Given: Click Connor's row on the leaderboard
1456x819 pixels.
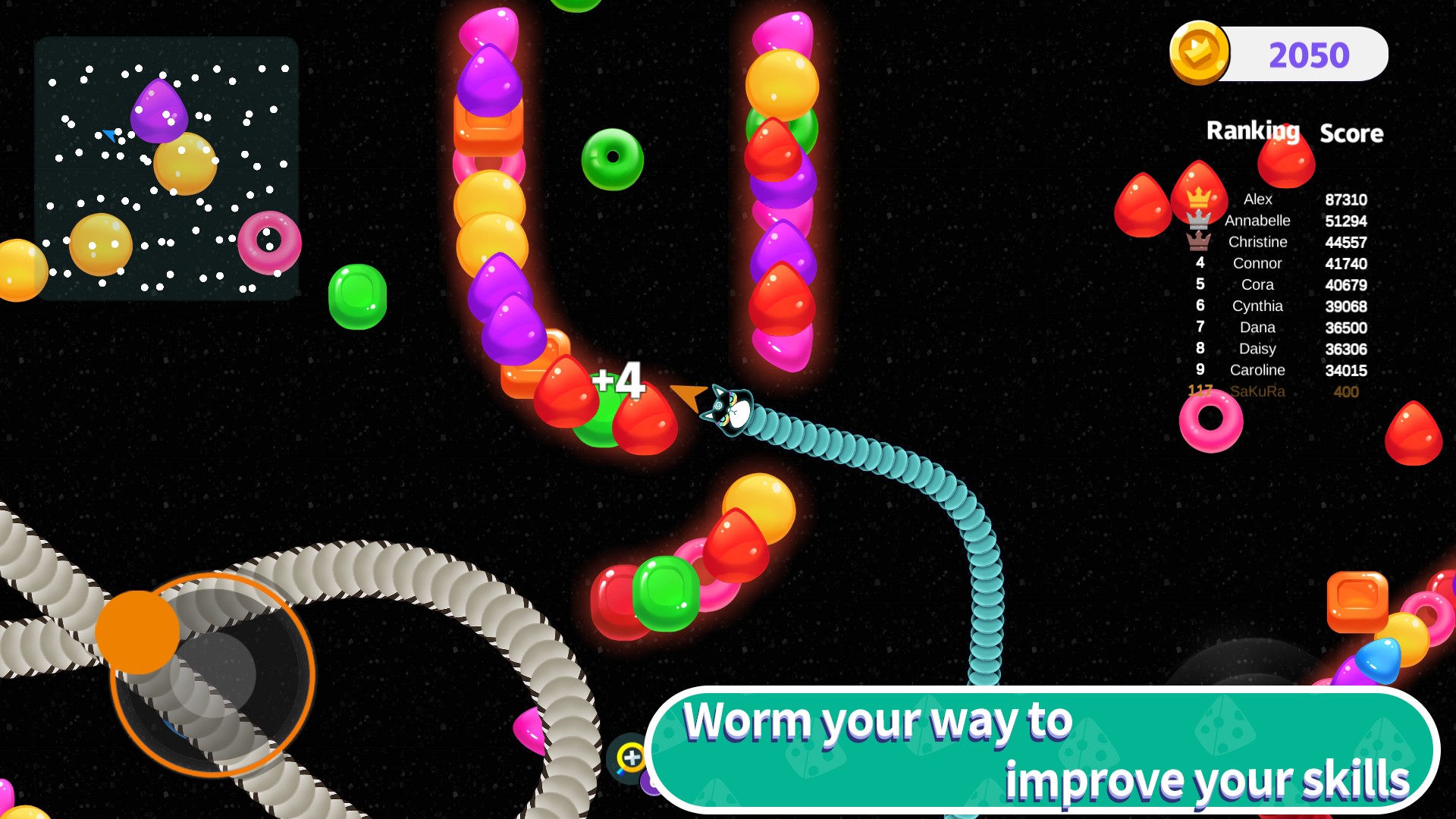Looking at the screenshot, I should [1276, 263].
